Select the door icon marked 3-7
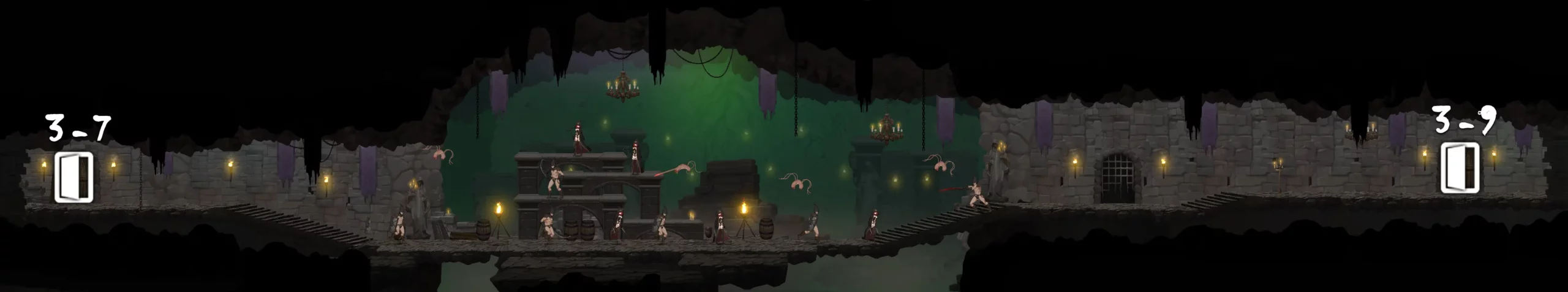Viewport: 1568px width, 292px height. (74, 177)
